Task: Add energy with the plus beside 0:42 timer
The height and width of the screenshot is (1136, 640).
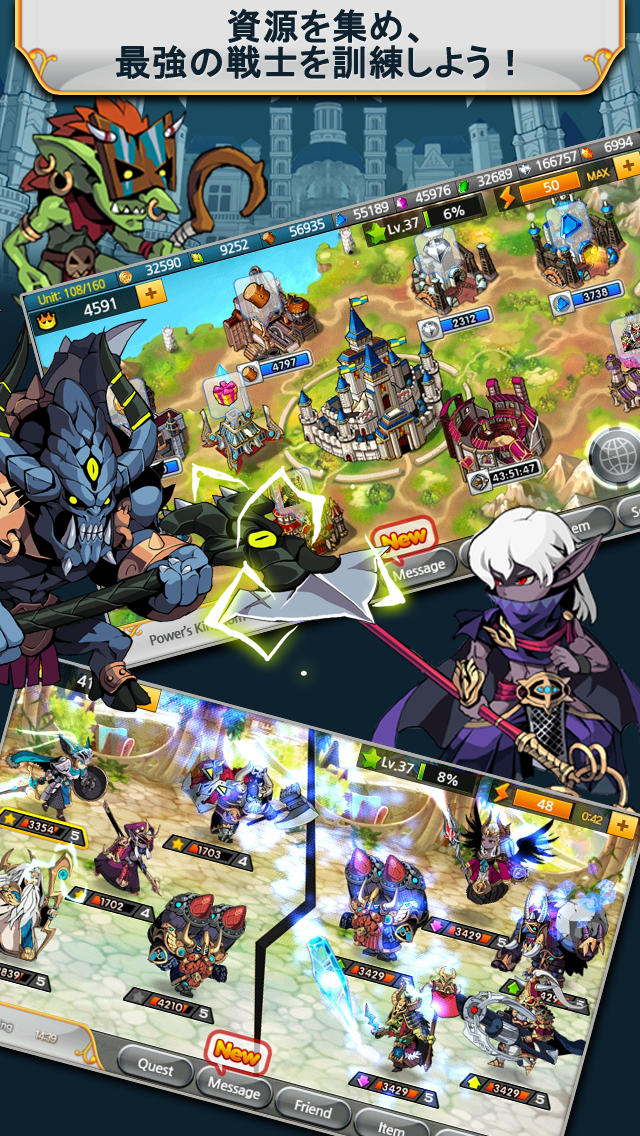Action: tap(622, 826)
